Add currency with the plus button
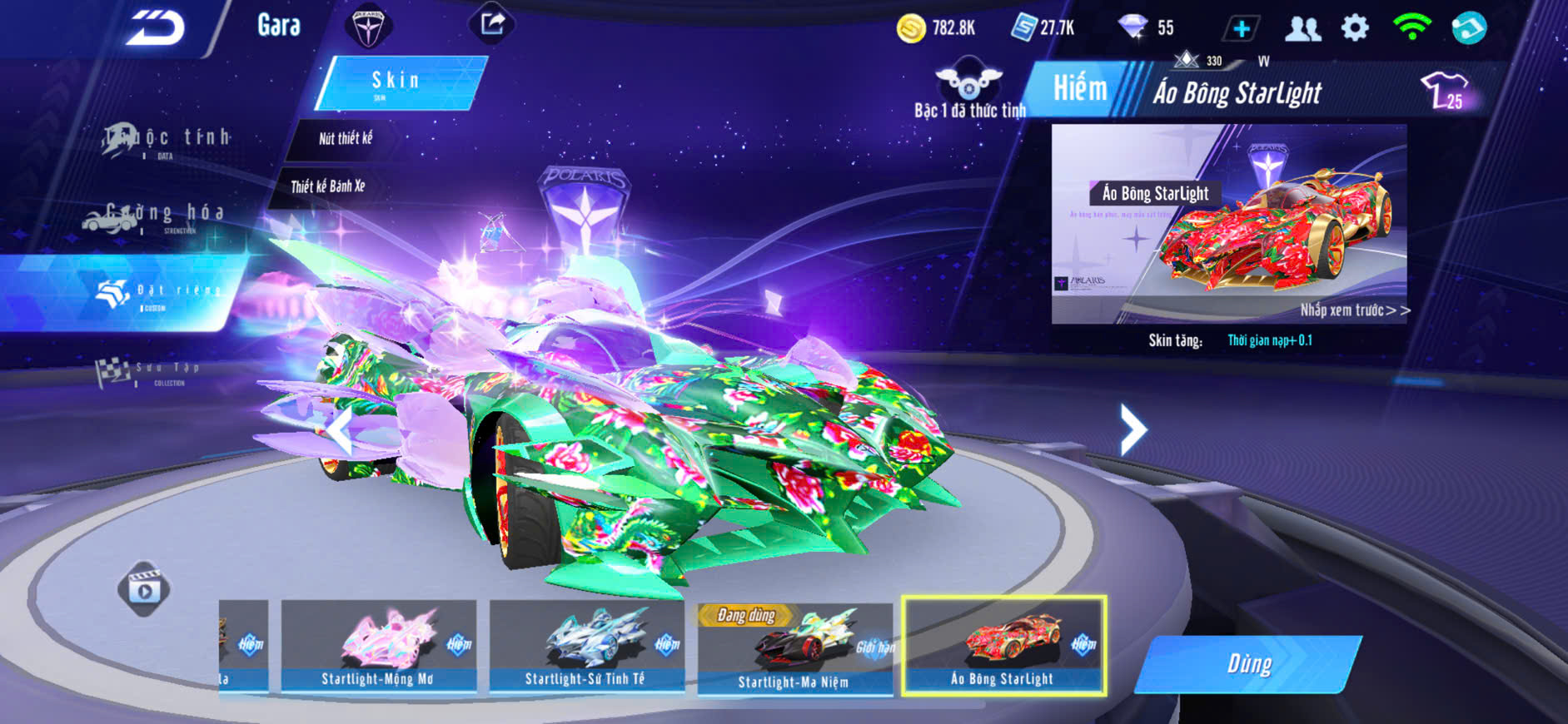Screen dimensions: 1568x724 pyautogui.click(x=1241, y=29)
